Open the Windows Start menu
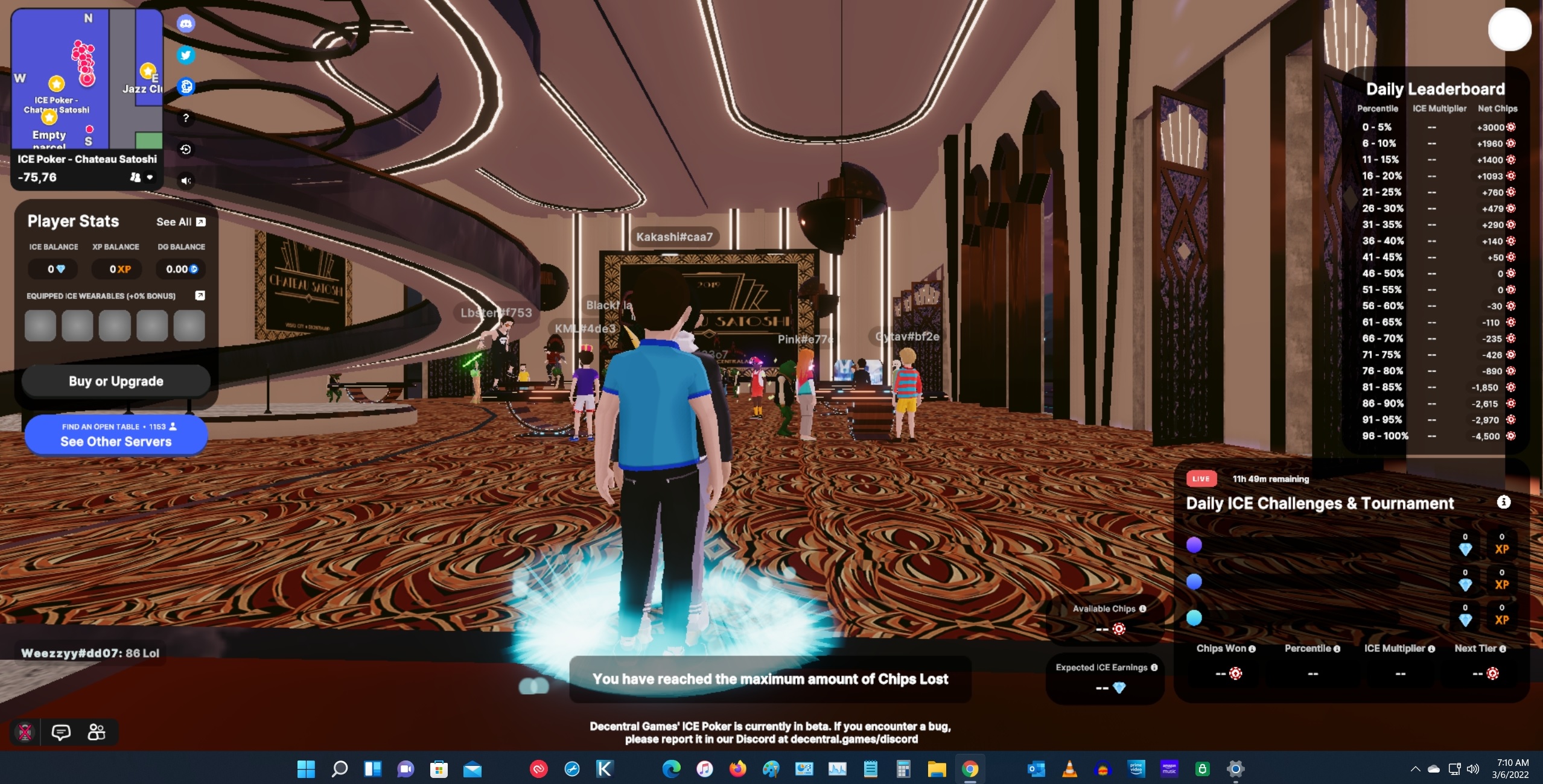The width and height of the screenshot is (1543, 784). [306, 770]
